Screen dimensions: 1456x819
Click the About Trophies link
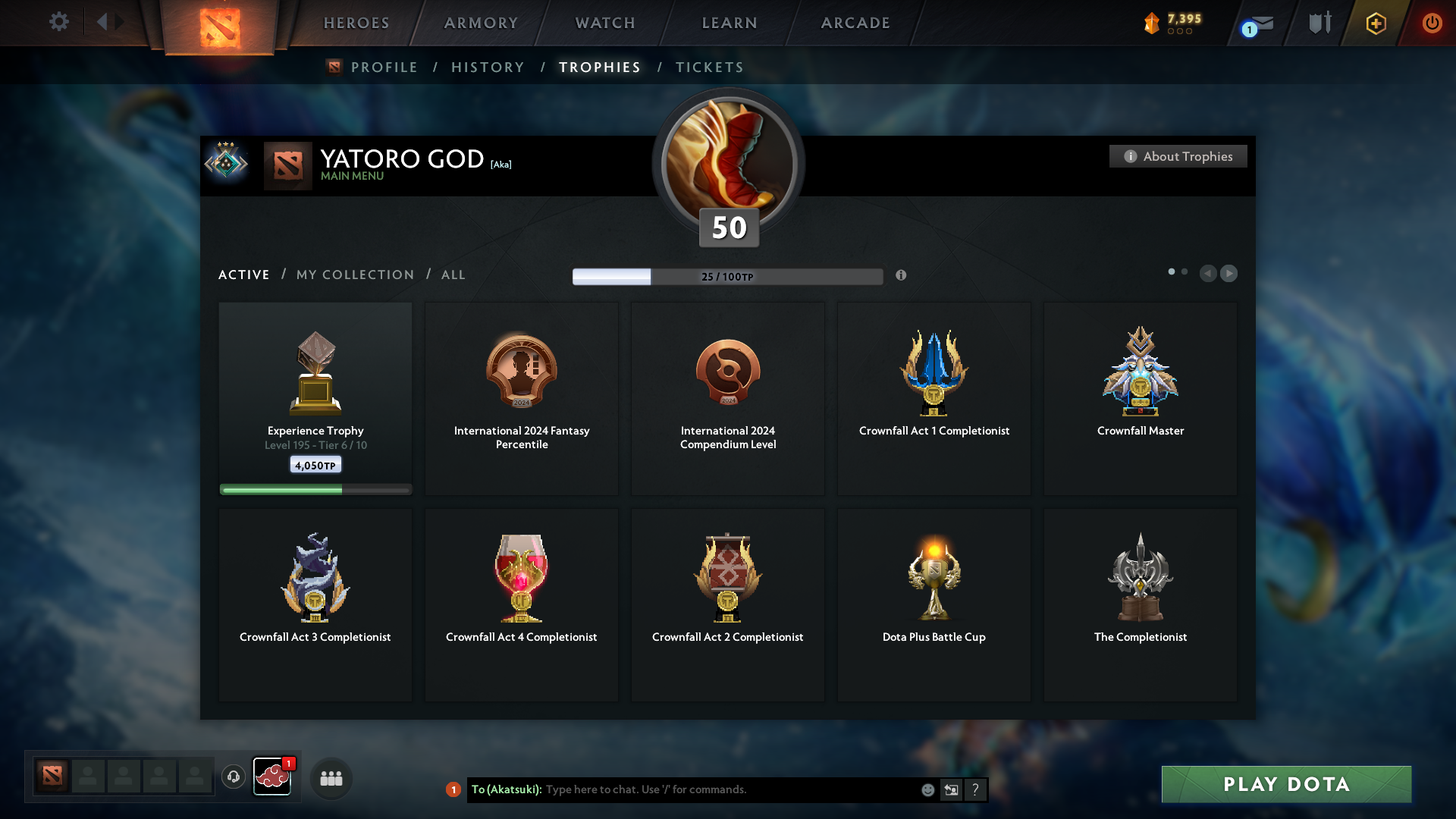point(1178,156)
